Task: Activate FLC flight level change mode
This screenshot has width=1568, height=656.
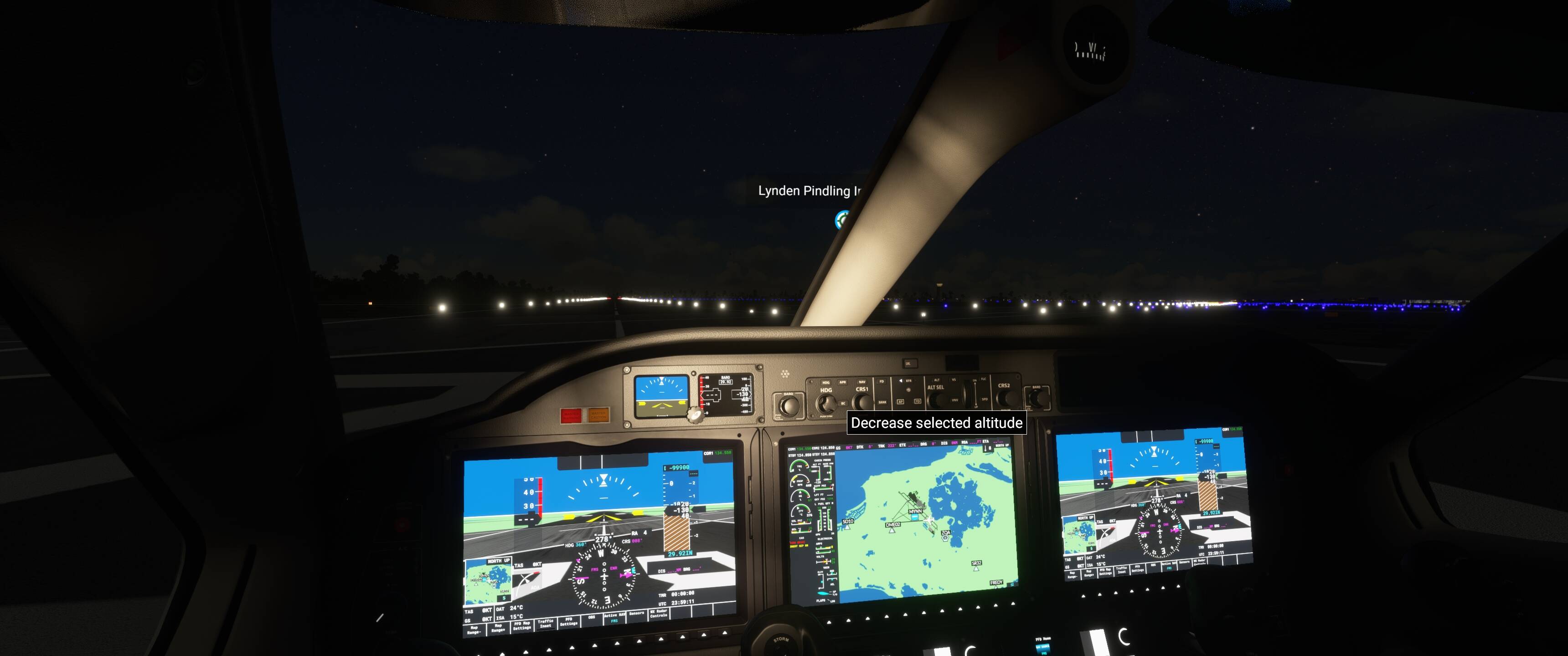Action: 985,380
